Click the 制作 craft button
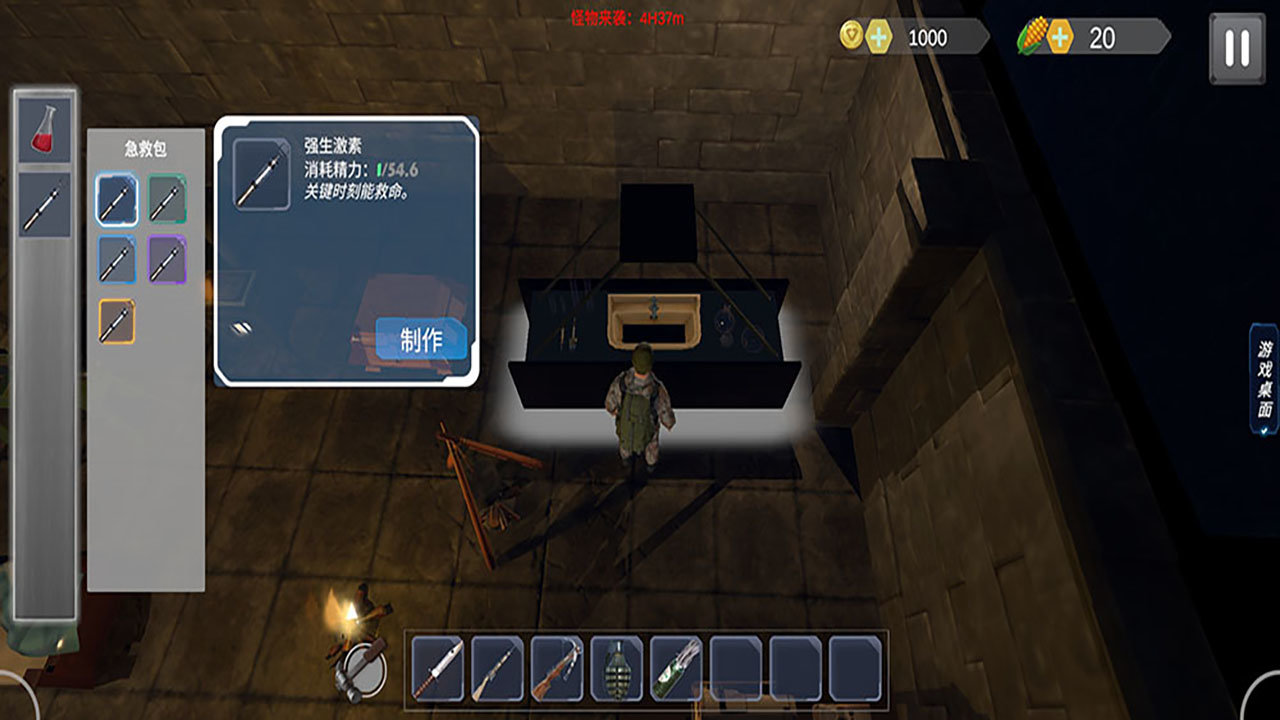The width and height of the screenshot is (1280, 720). coord(421,340)
